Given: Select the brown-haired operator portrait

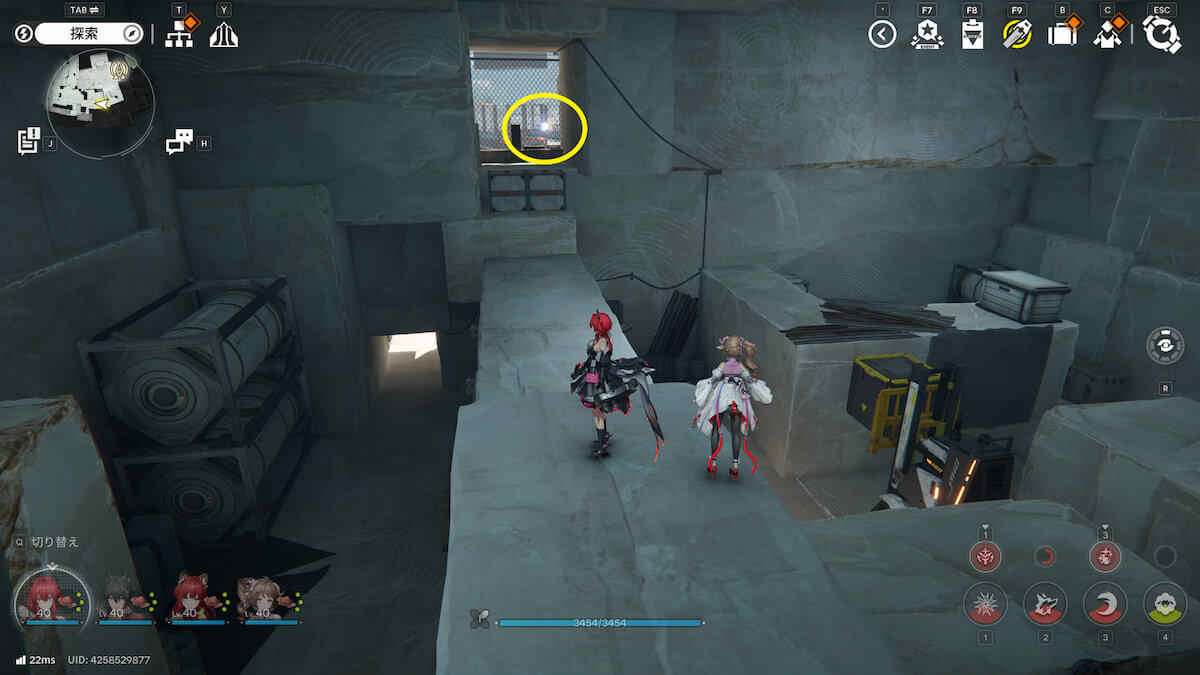Looking at the screenshot, I should (x=264, y=600).
